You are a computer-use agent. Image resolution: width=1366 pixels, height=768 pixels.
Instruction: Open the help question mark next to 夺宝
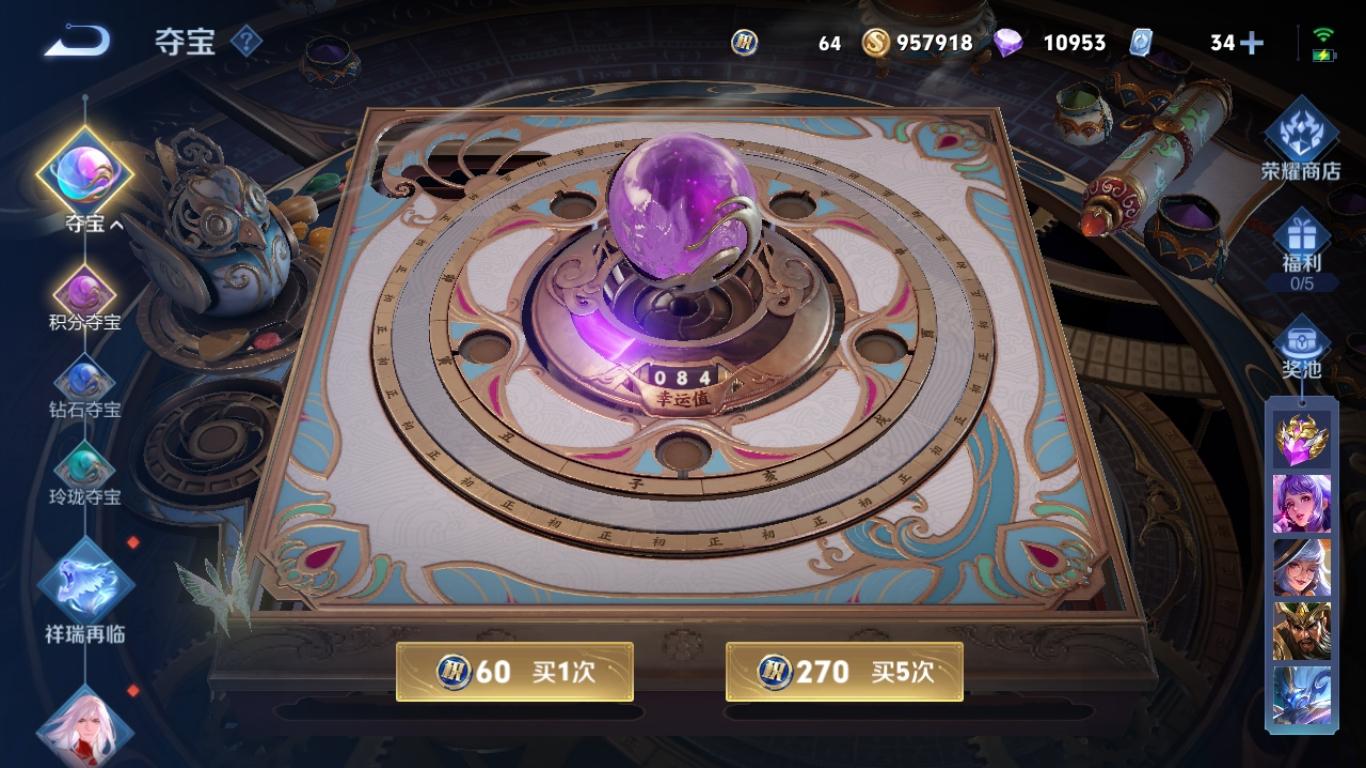246,42
